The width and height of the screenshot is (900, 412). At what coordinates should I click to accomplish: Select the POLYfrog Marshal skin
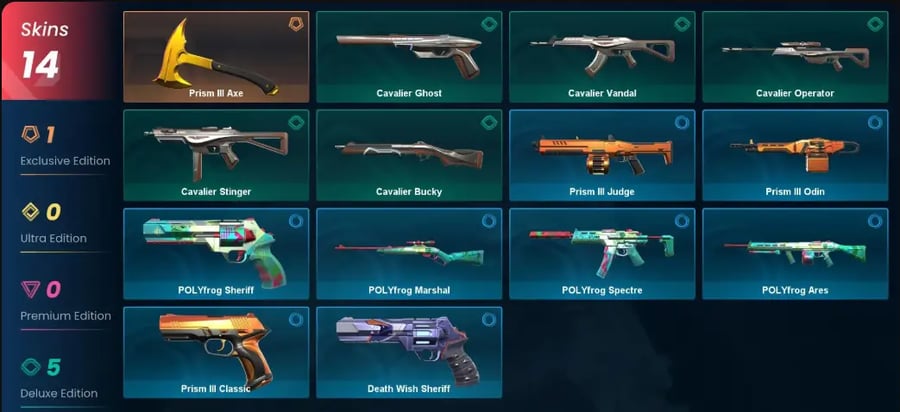[409, 253]
